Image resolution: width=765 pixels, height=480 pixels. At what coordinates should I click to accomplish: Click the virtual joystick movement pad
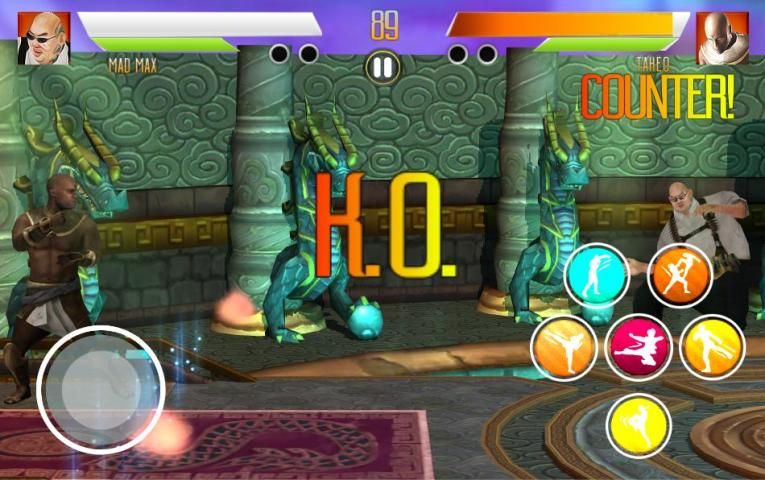point(101,389)
